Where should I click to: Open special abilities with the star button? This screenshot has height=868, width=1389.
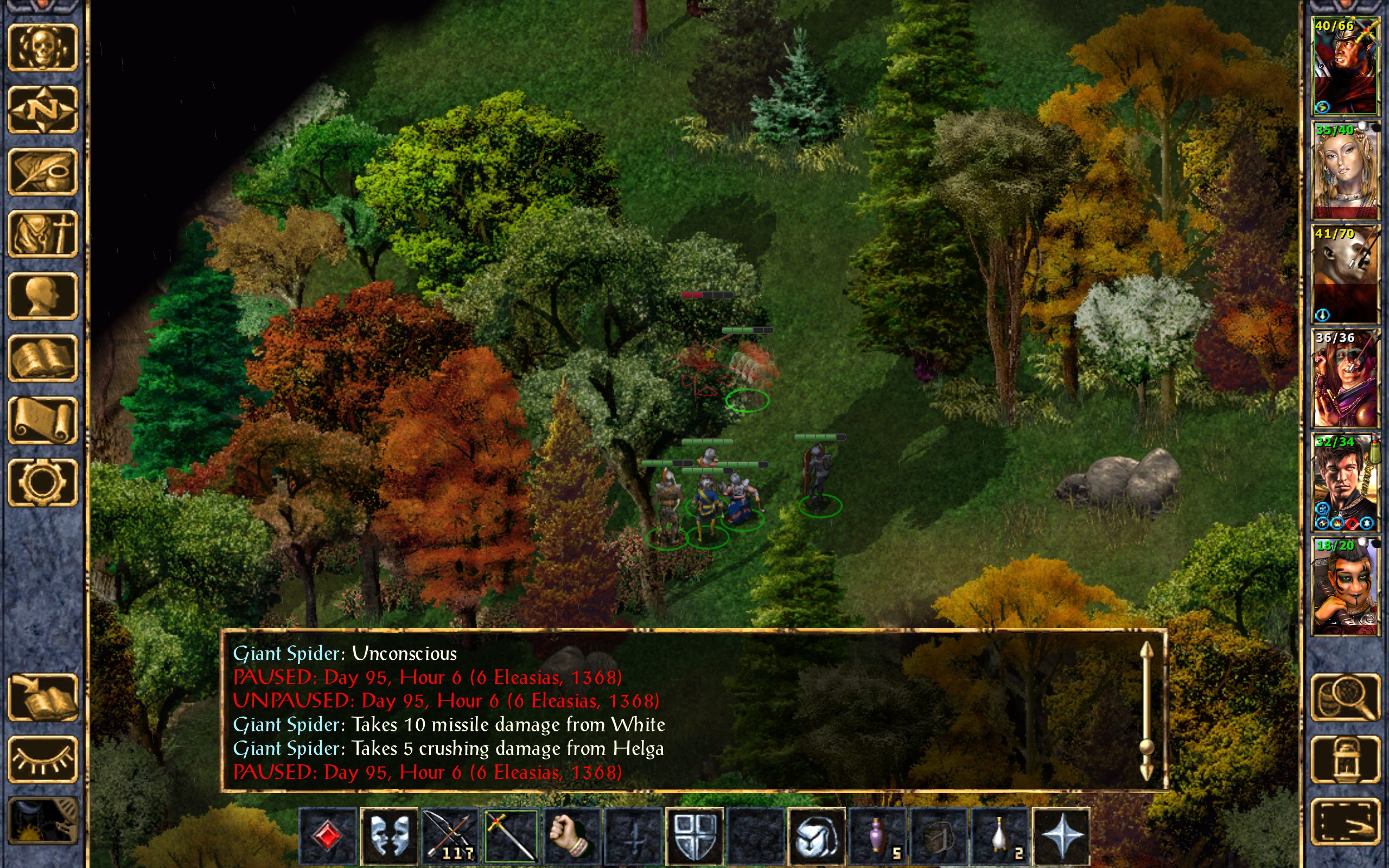1061,837
